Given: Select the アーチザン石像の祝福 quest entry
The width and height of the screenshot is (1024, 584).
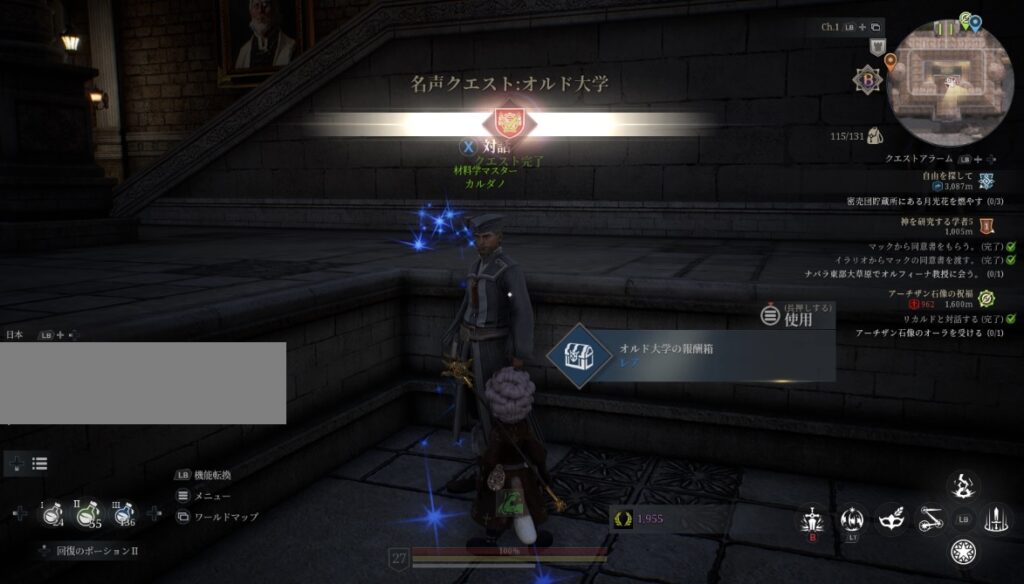Looking at the screenshot, I should pyautogui.click(x=930, y=293).
